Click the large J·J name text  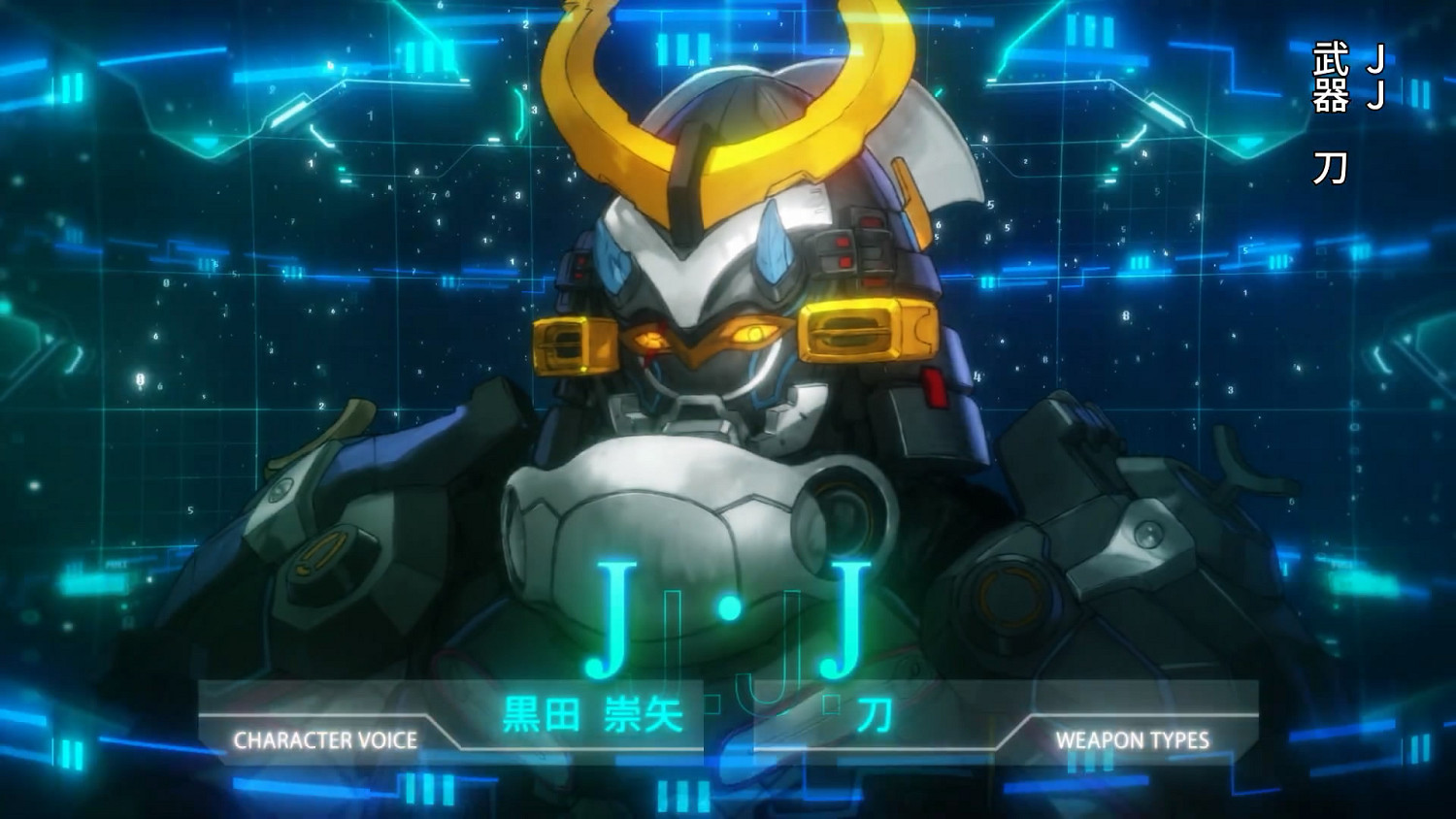(x=728, y=611)
